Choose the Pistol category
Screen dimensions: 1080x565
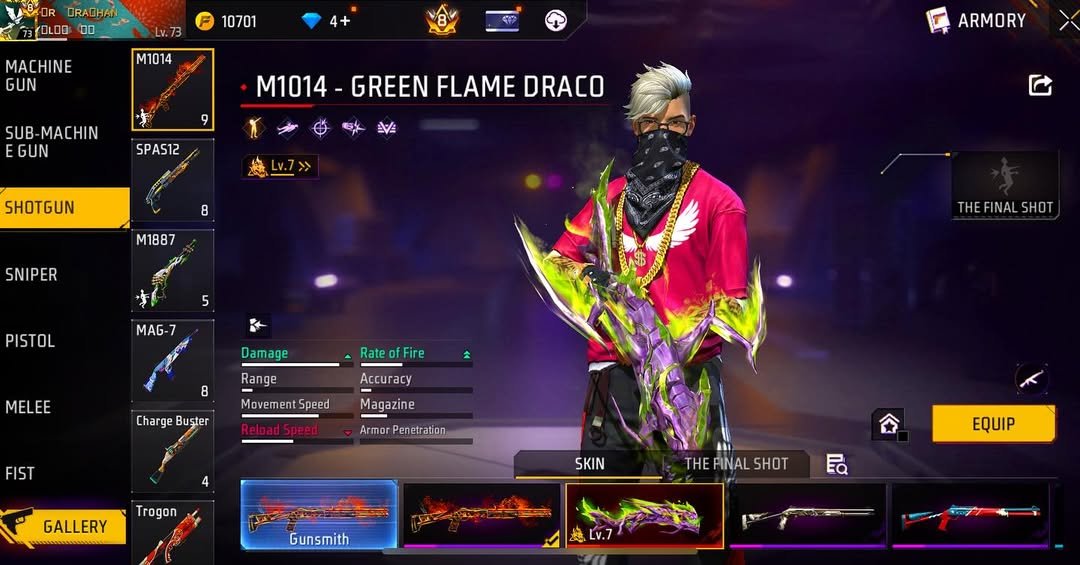tap(30, 341)
